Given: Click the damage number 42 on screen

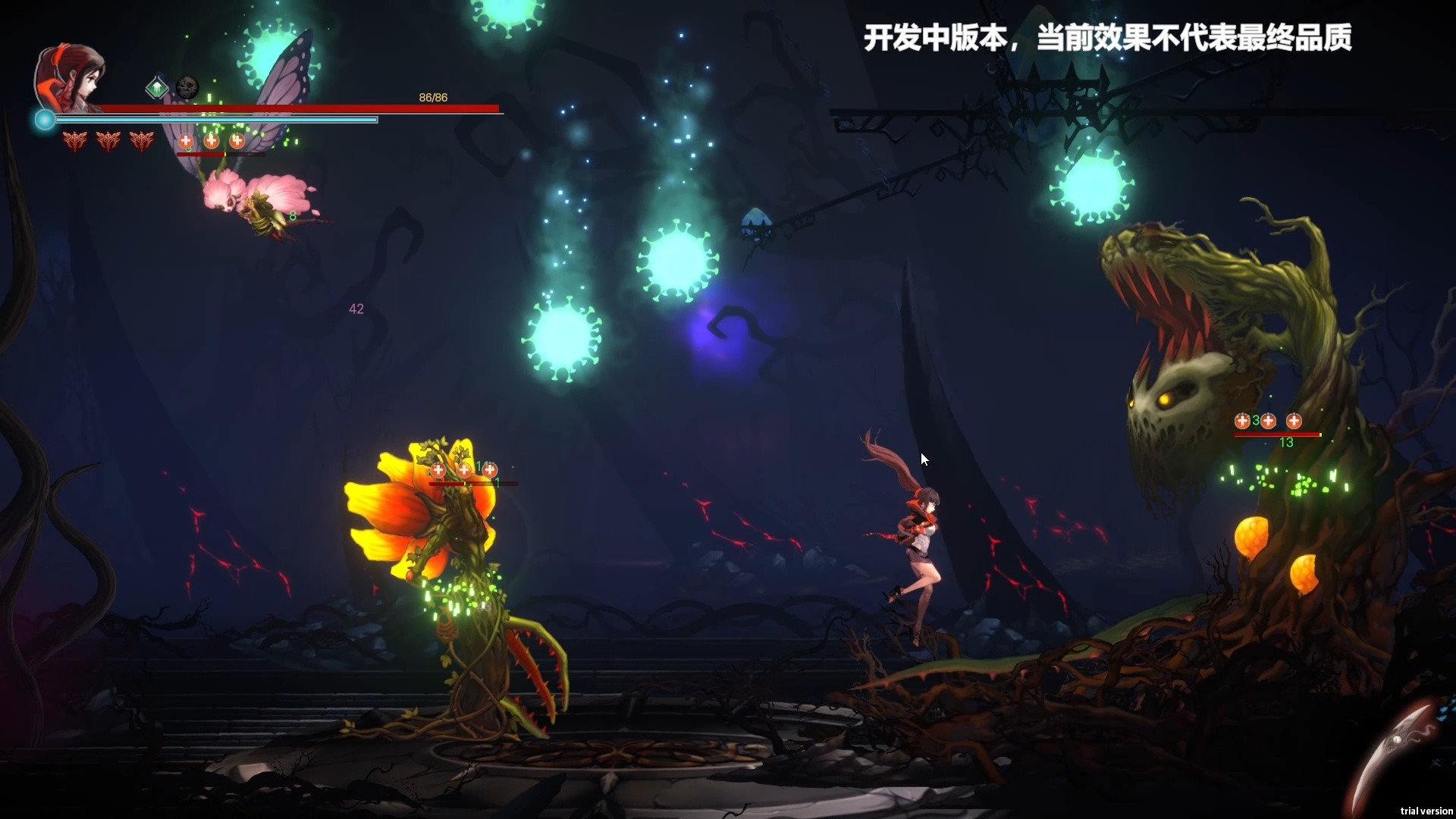Looking at the screenshot, I should click(x=356, y=309).
